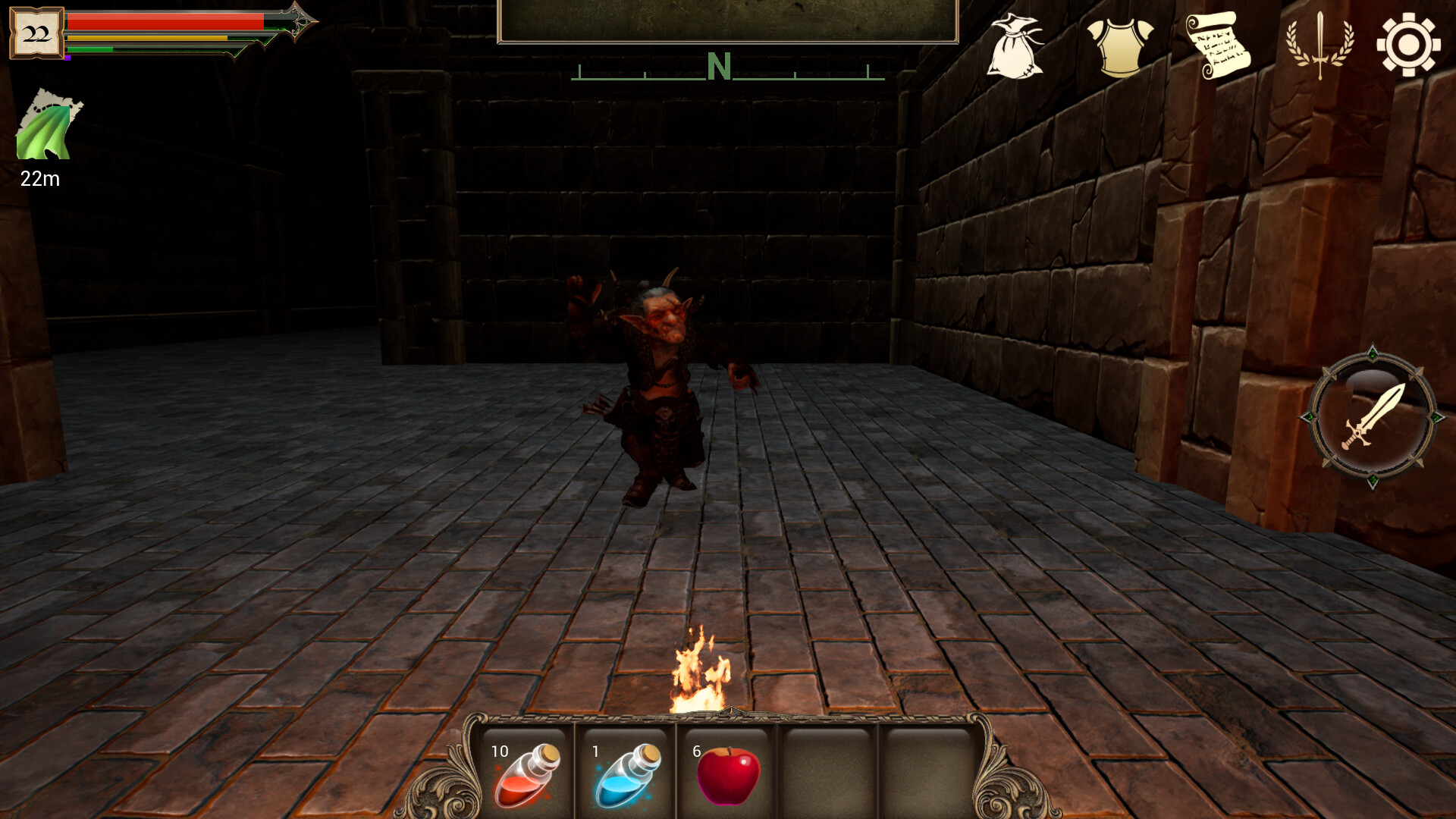Image resolution: width=1456 pixels, height=819 pixels.
Task: Tap the red health bar
Action: 167,22
